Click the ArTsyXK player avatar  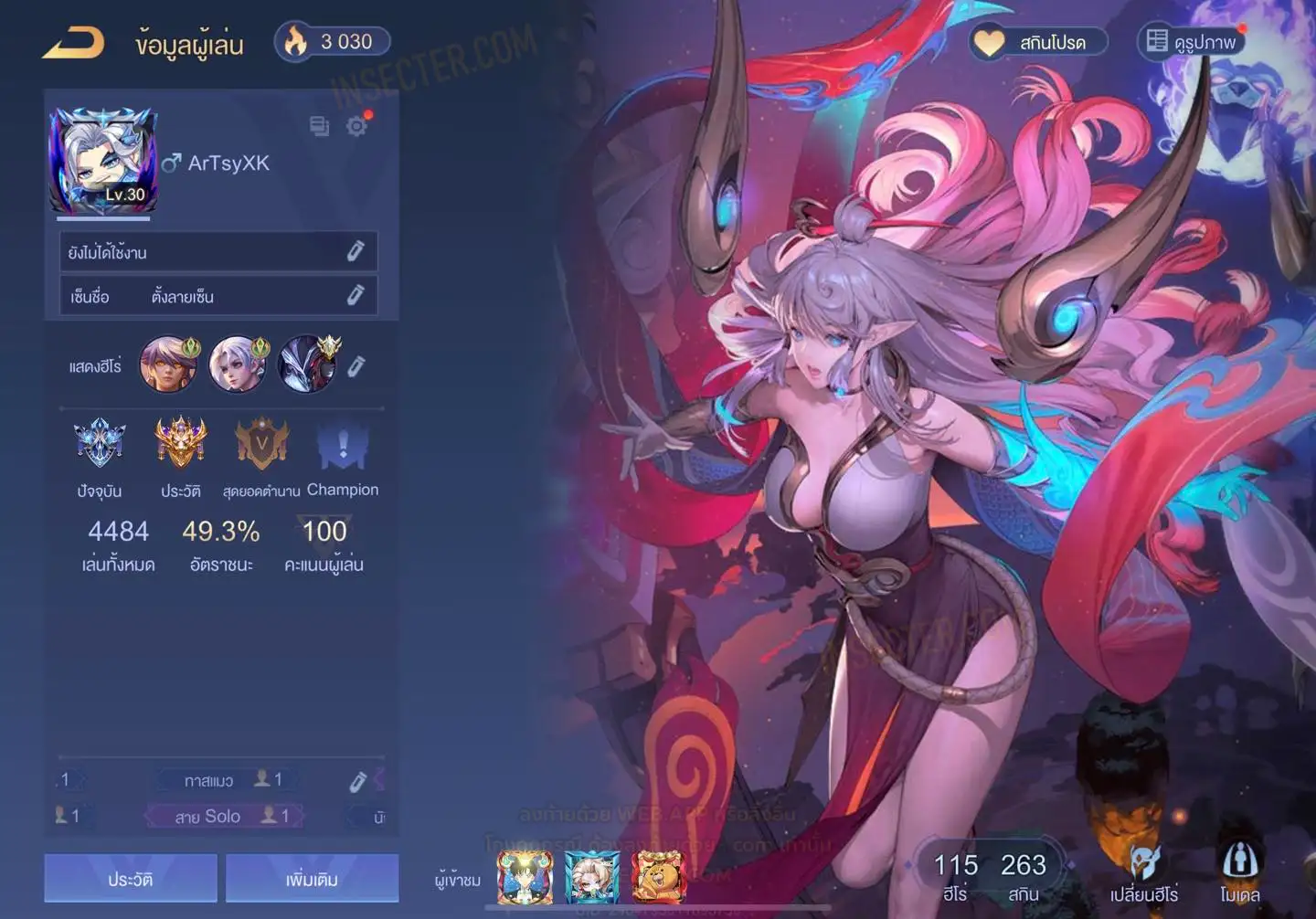102,162
